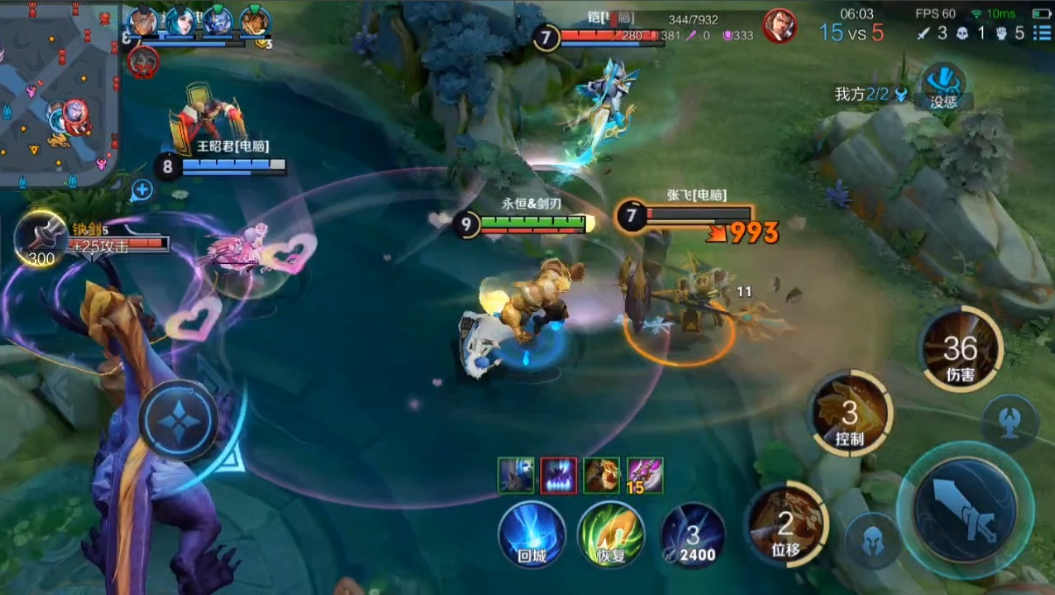
Task: Cast the 位移 dash ability
Action: click(x=786, y=524)
